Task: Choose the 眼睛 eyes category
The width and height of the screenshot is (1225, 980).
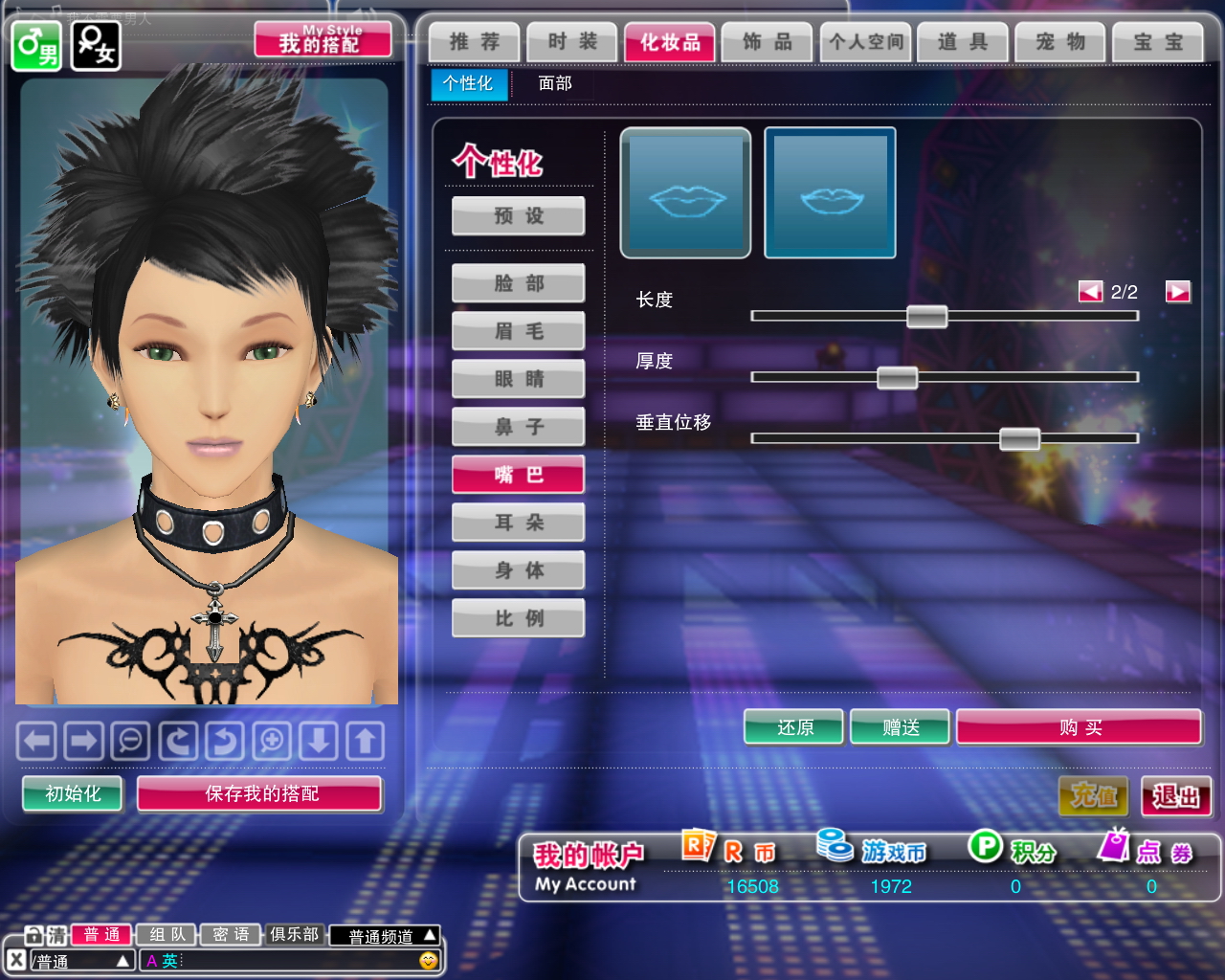Action: point(519,379)
